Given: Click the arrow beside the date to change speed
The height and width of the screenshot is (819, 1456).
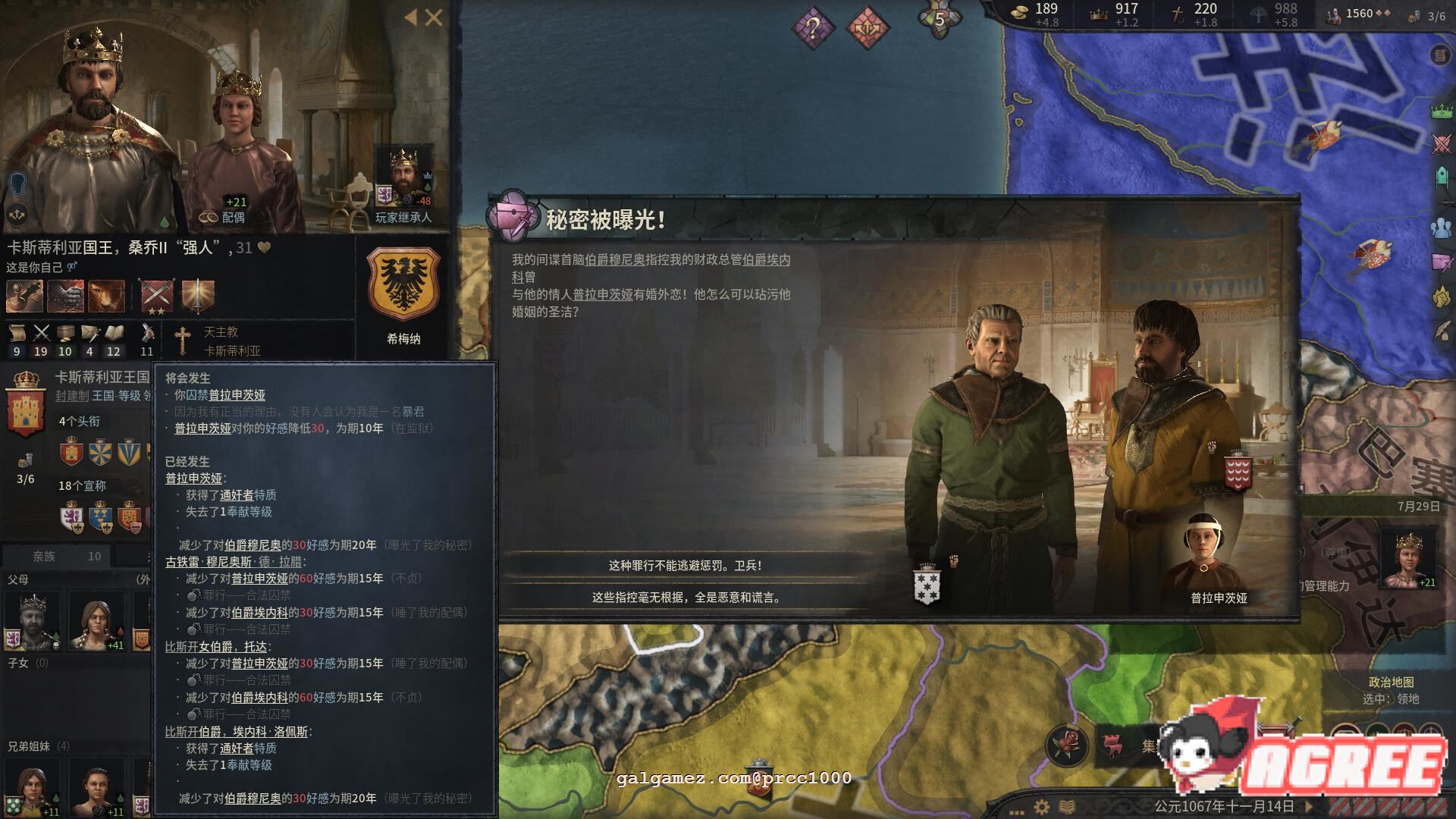Looking at the screenshot, I should pyautogui.click(x=1309, y=806).
